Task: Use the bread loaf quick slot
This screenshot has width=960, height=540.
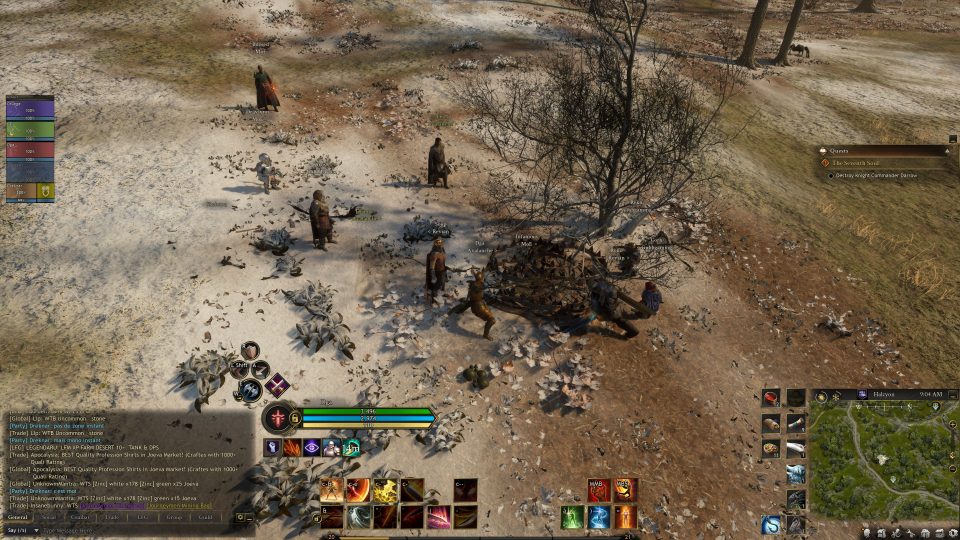Action: coord(771,423)
